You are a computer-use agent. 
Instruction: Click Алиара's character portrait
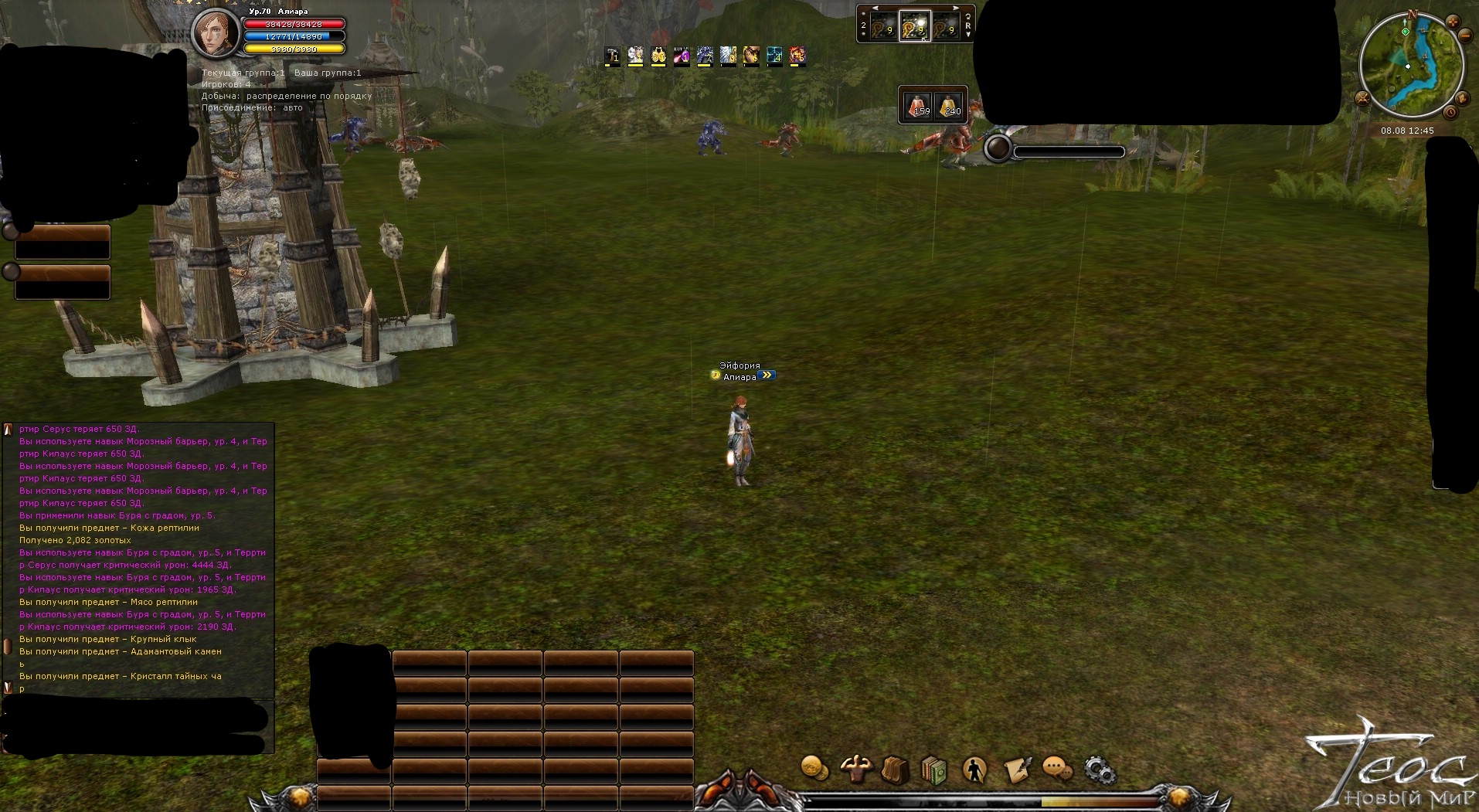pyautogui.click(x=216, y=32)
